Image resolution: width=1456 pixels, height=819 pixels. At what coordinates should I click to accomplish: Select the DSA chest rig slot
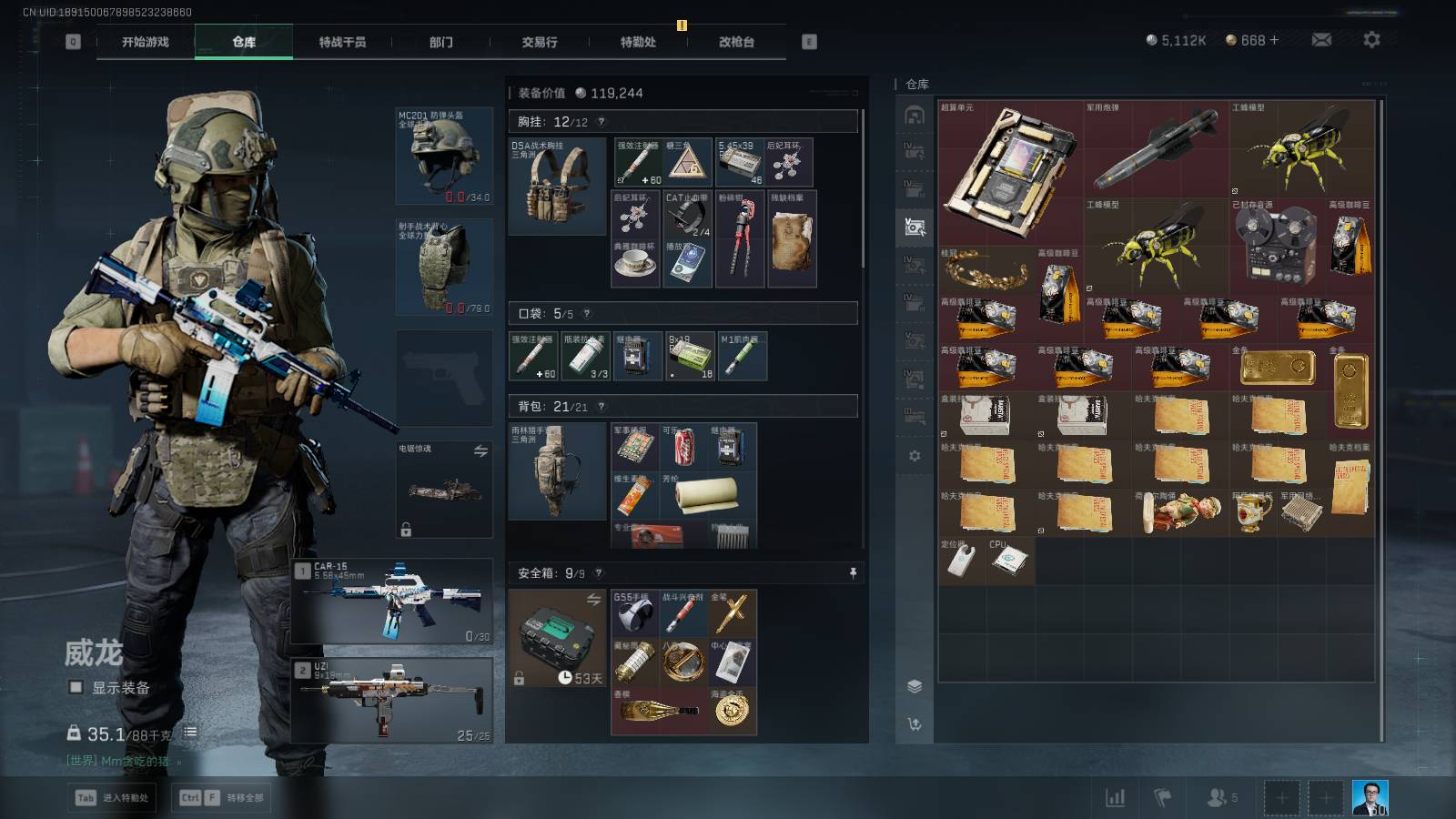[557, 186]
